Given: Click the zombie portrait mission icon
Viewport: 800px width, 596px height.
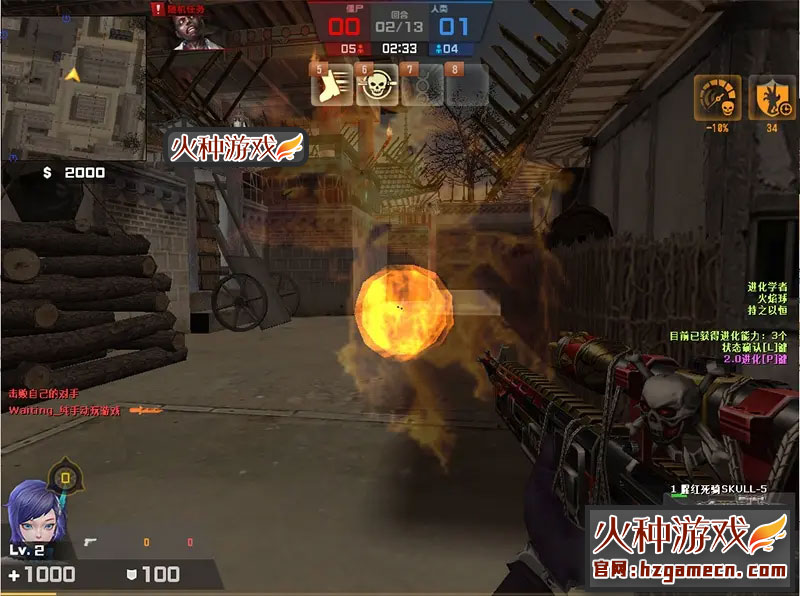Looking at the screenshot, I should pyautogui.click(x=194, y=30).
